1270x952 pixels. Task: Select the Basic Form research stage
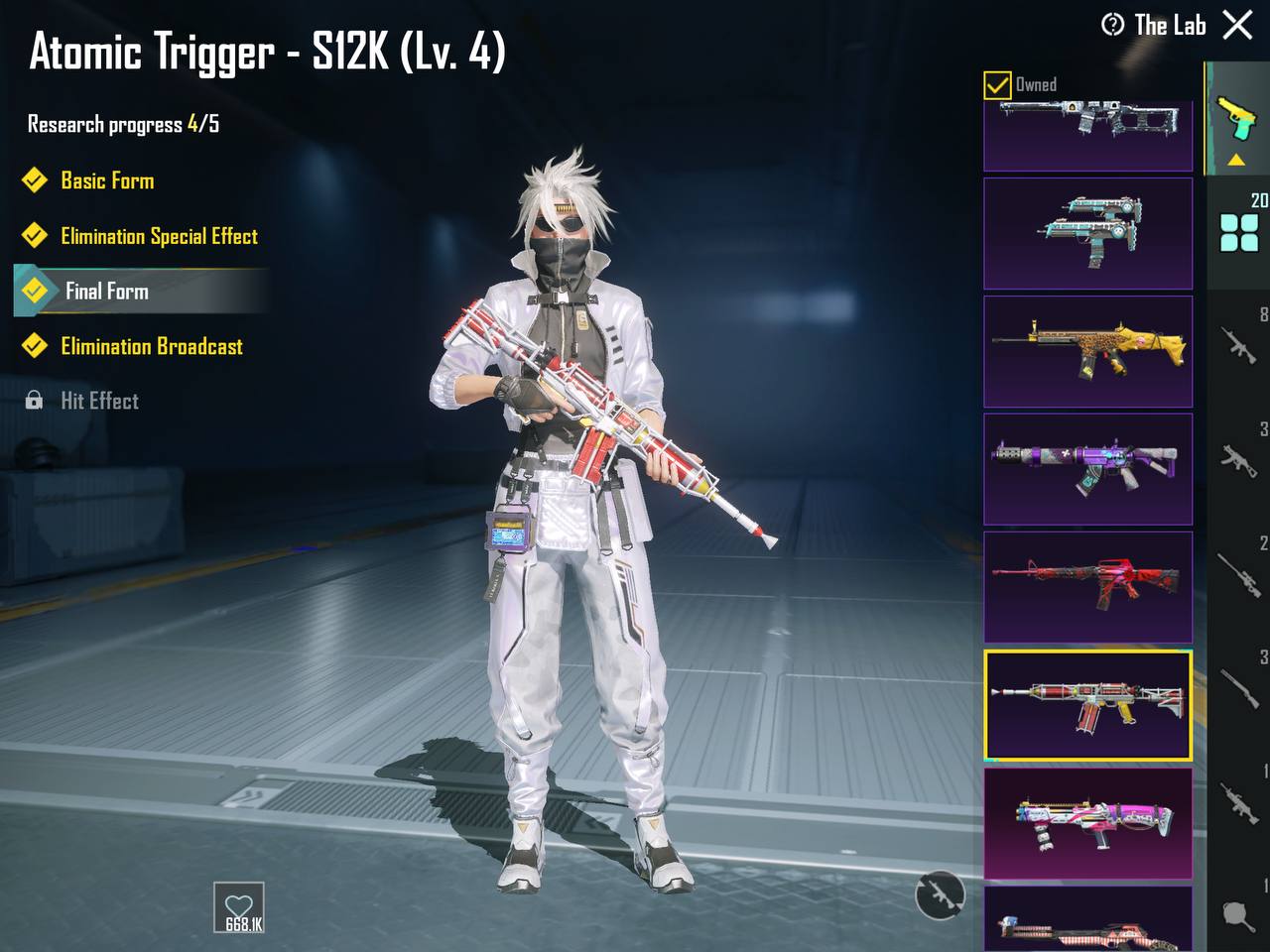pos(107,180)
